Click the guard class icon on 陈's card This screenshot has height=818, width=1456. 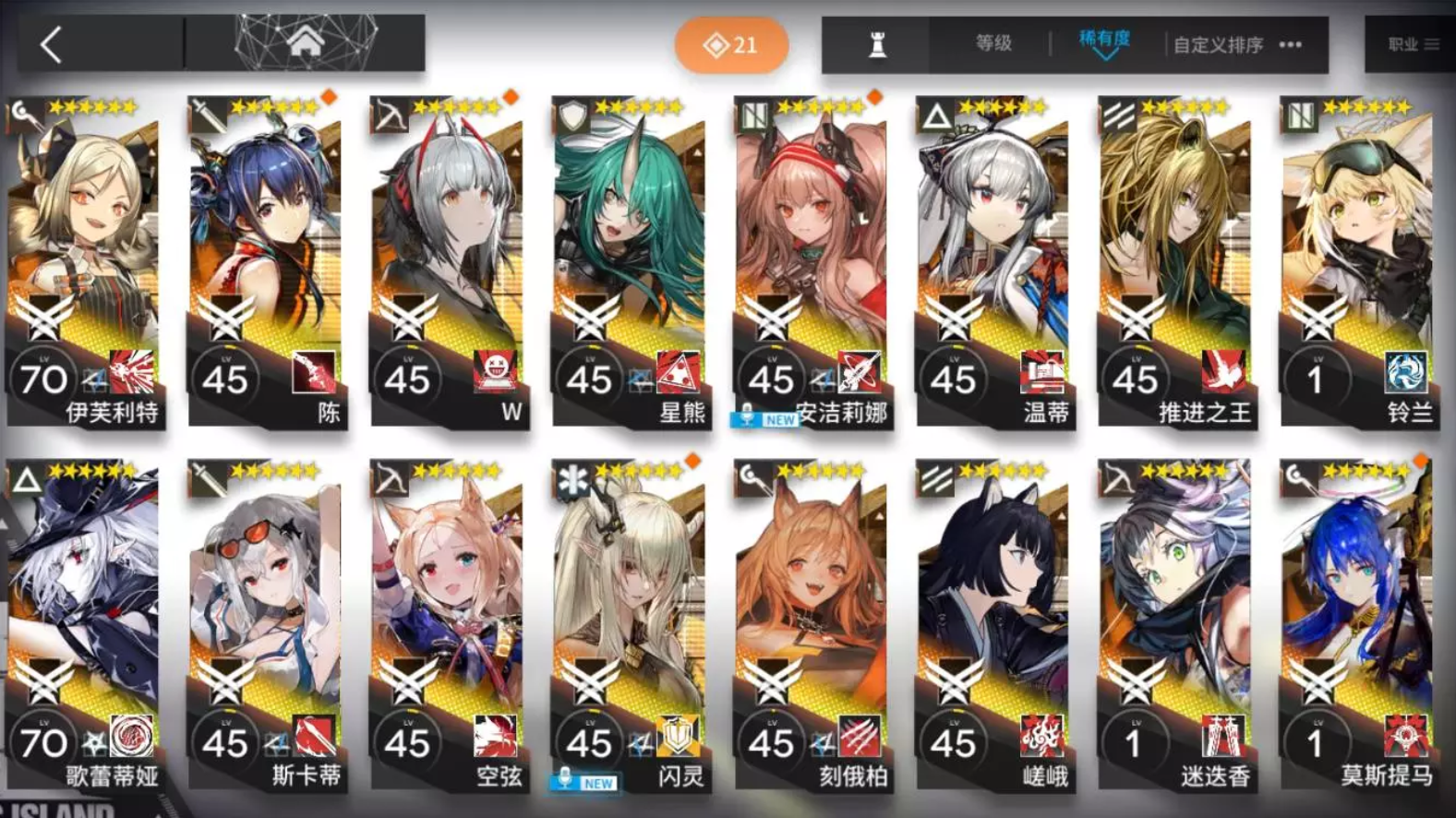(208, 116)
